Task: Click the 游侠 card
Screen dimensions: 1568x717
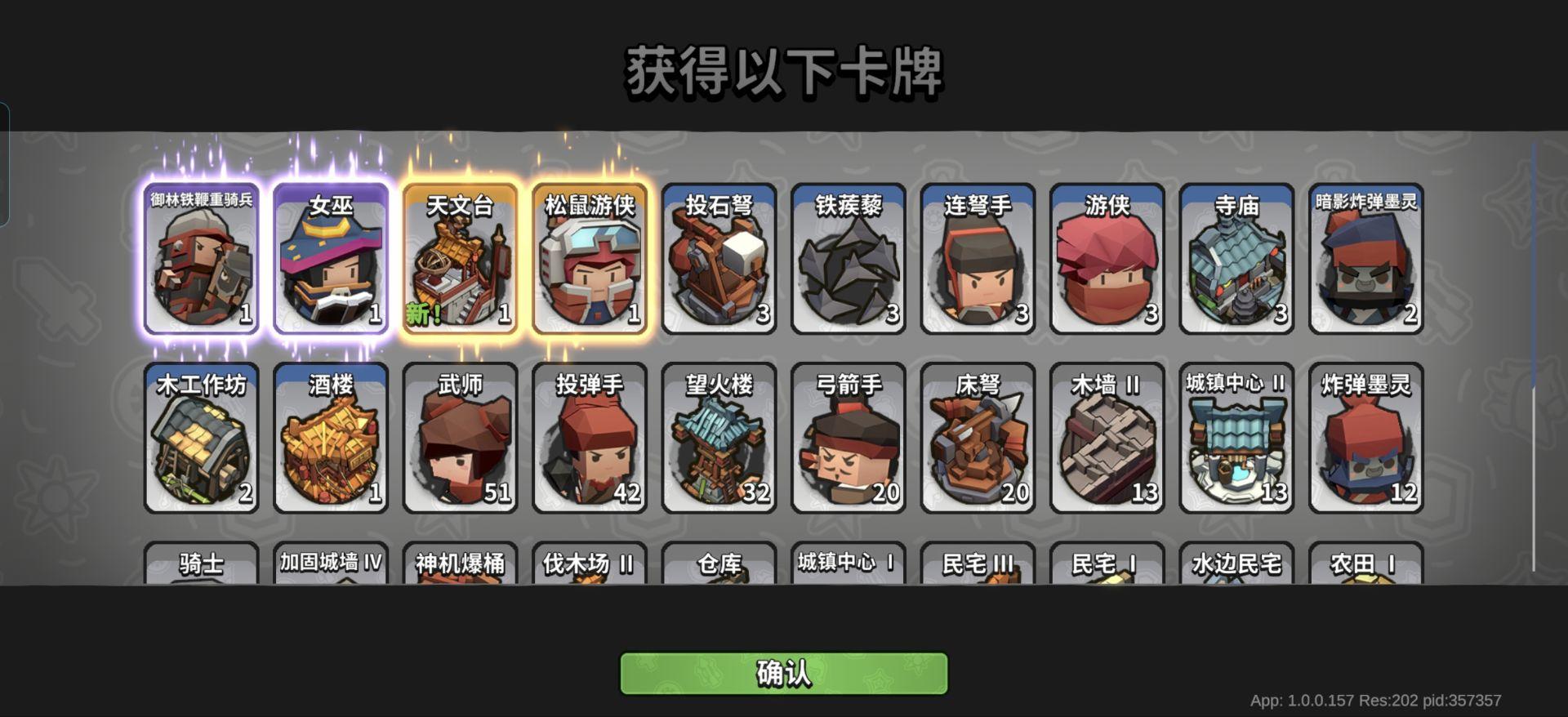Action: 1107,260
